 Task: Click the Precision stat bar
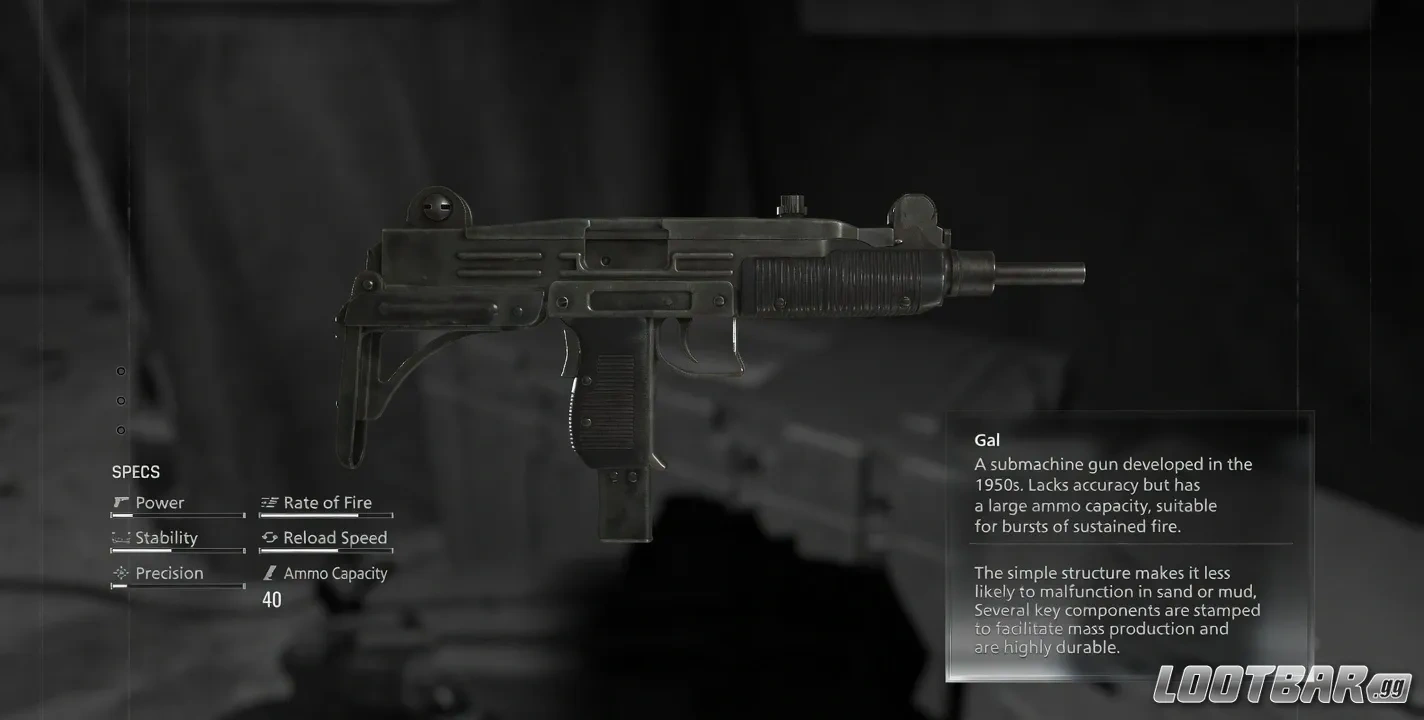pos(178,586)
